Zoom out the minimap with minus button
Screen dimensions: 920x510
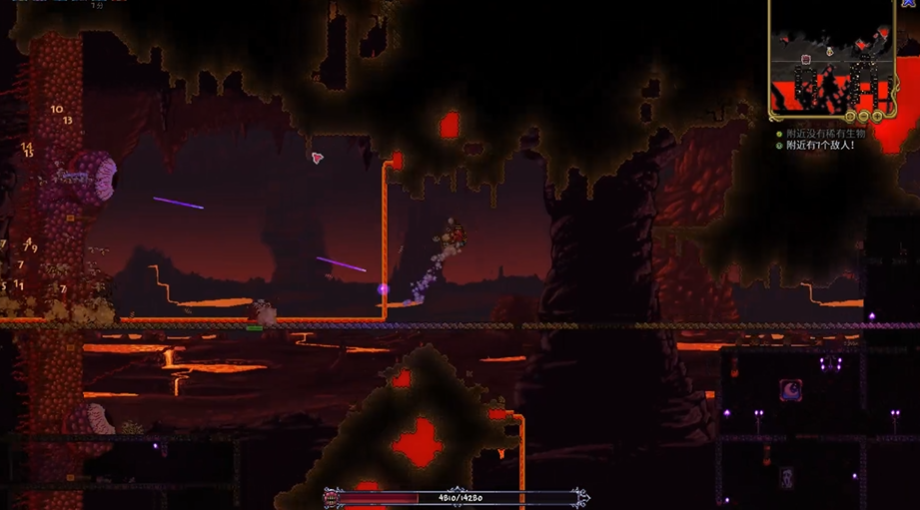(x=865, y=117)
